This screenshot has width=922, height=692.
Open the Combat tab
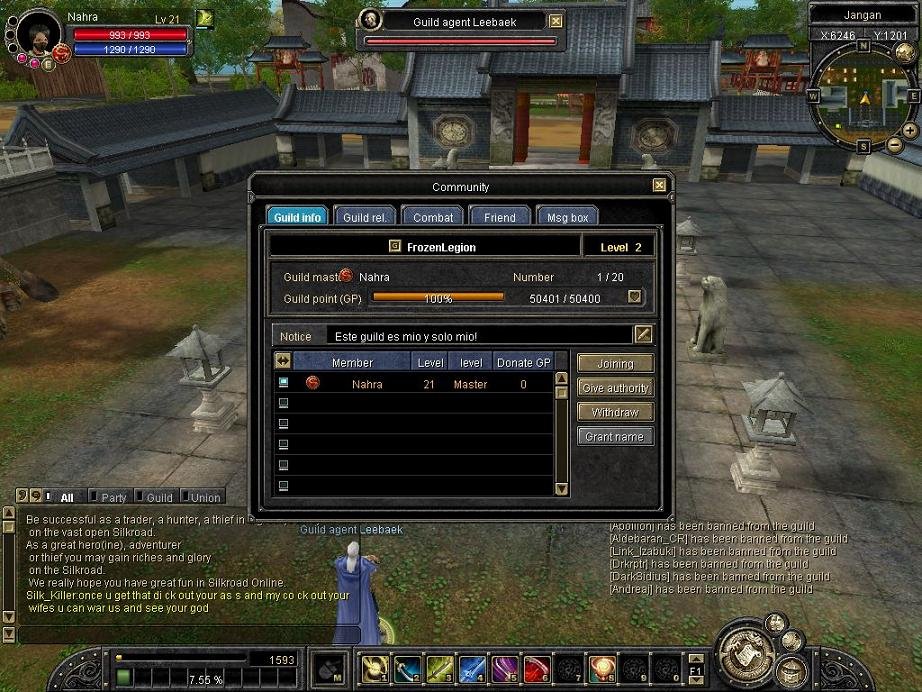(x=433, y=217)
